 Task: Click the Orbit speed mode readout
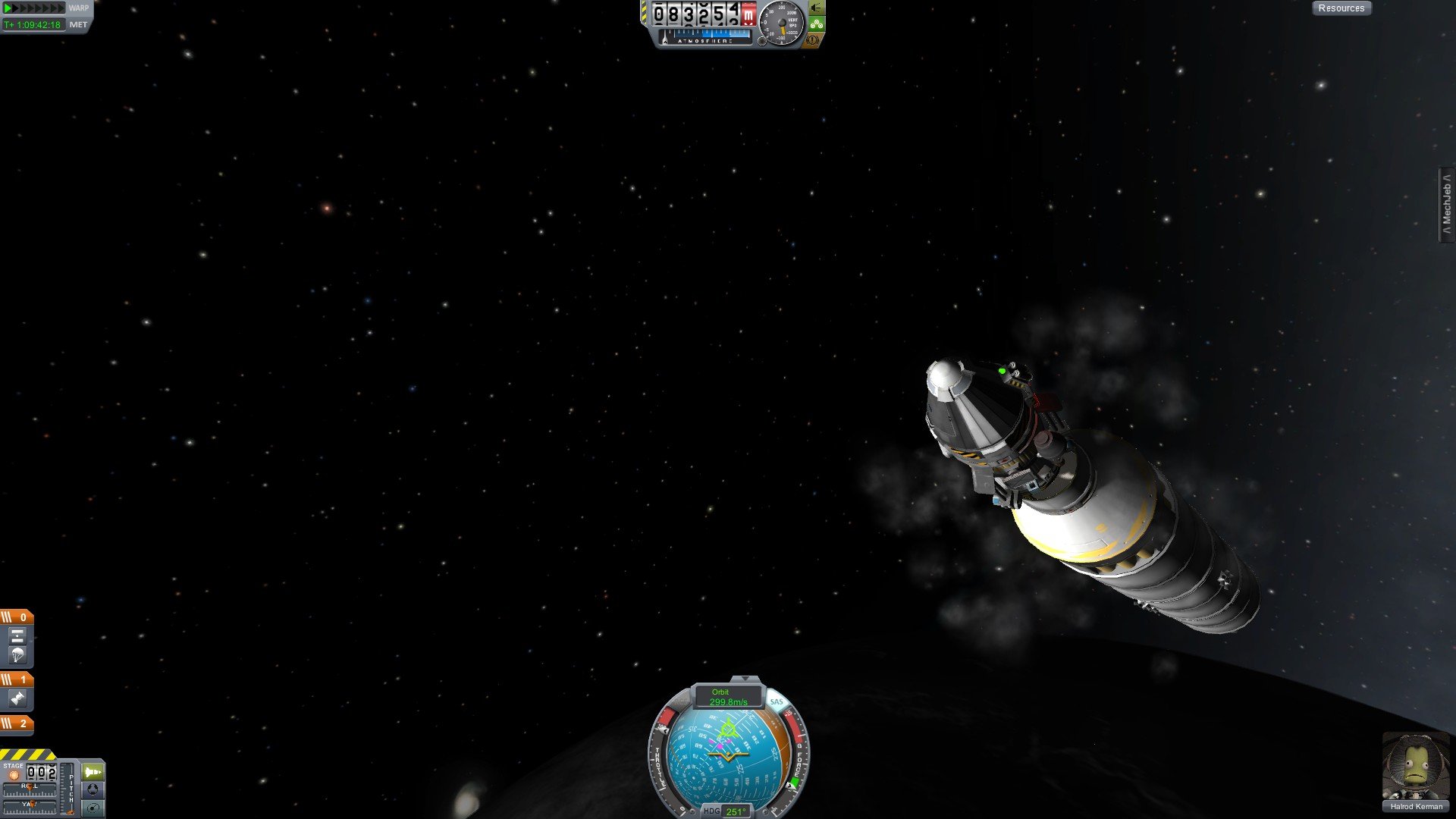727,697
